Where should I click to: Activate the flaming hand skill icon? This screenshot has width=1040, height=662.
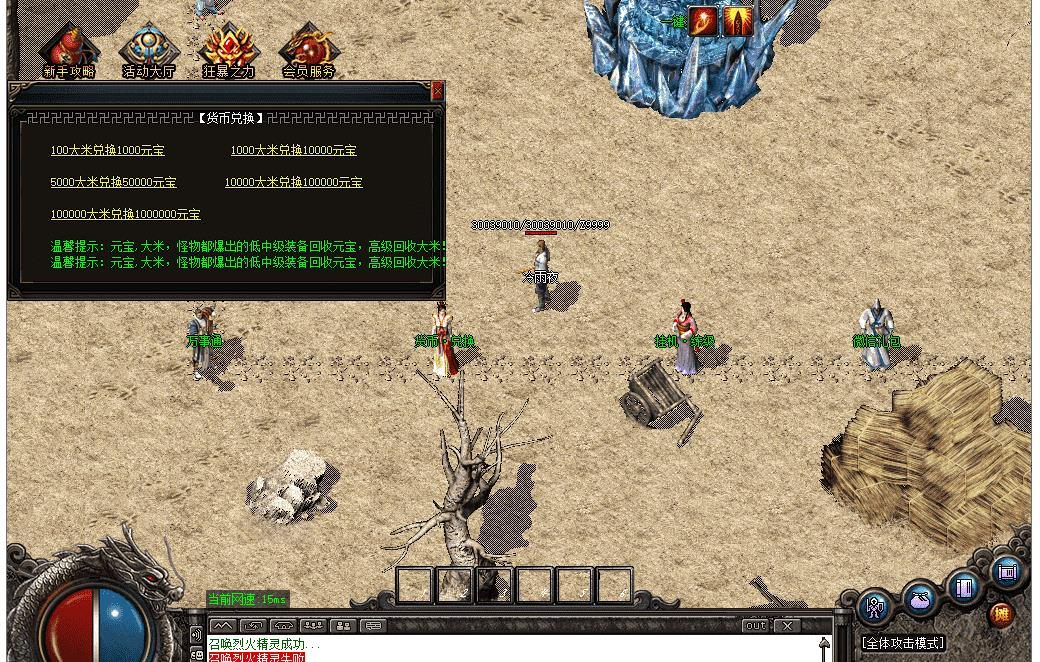click(703, 21)
